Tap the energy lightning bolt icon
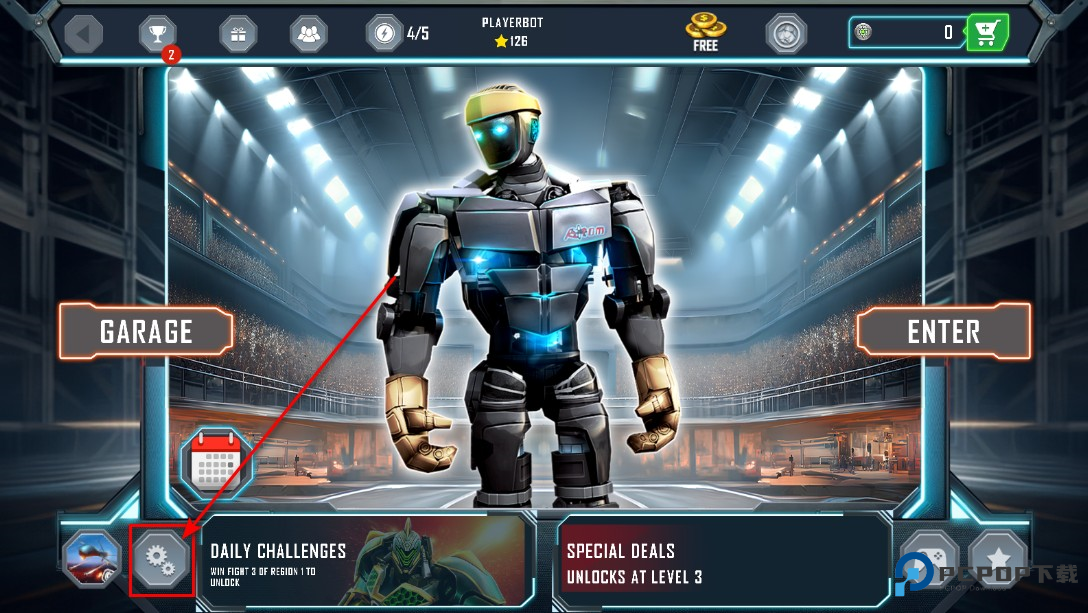 pyautogui.click(x=385, y=33)
